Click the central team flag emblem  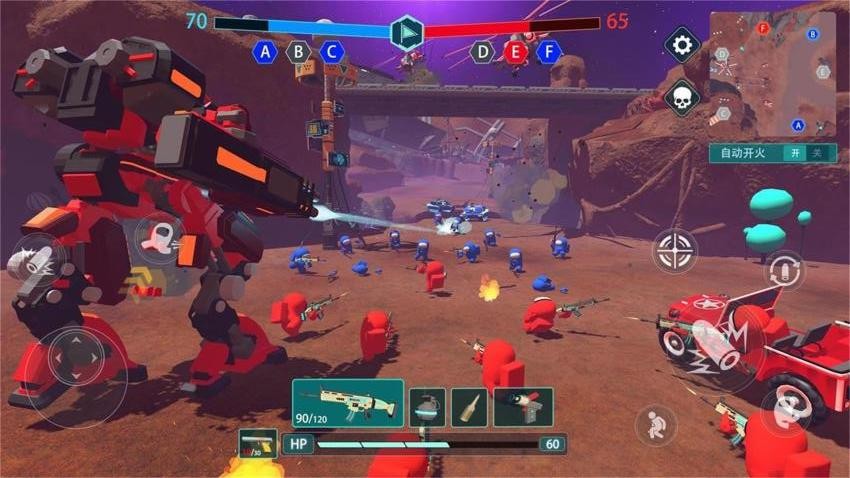point(406,33)
